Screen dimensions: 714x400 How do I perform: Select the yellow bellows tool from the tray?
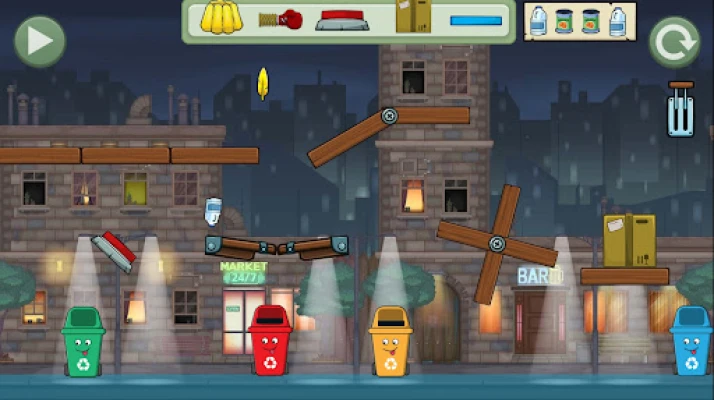(224, 18)
